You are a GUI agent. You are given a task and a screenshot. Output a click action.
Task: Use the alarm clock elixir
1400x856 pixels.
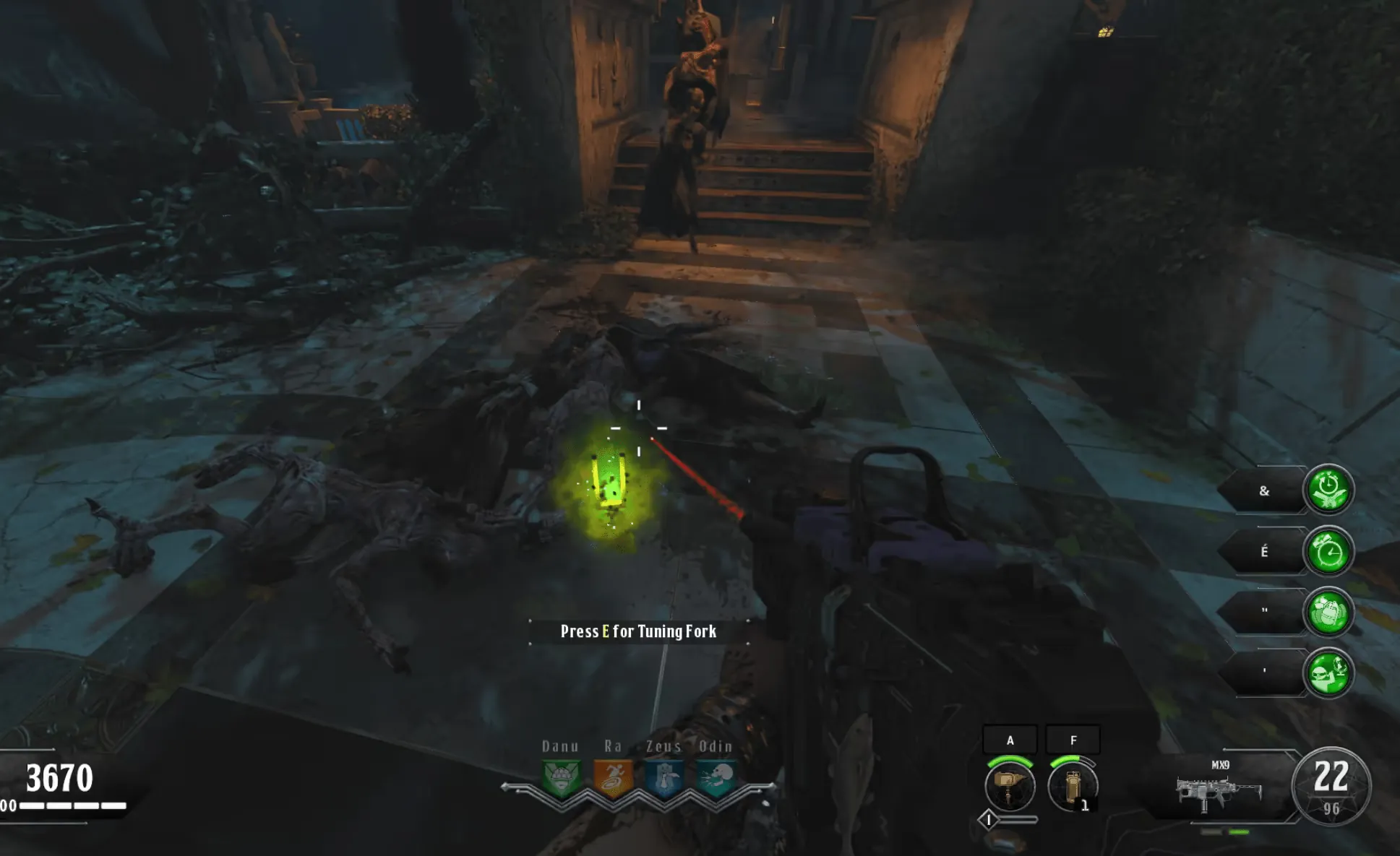coord(1328,552)
